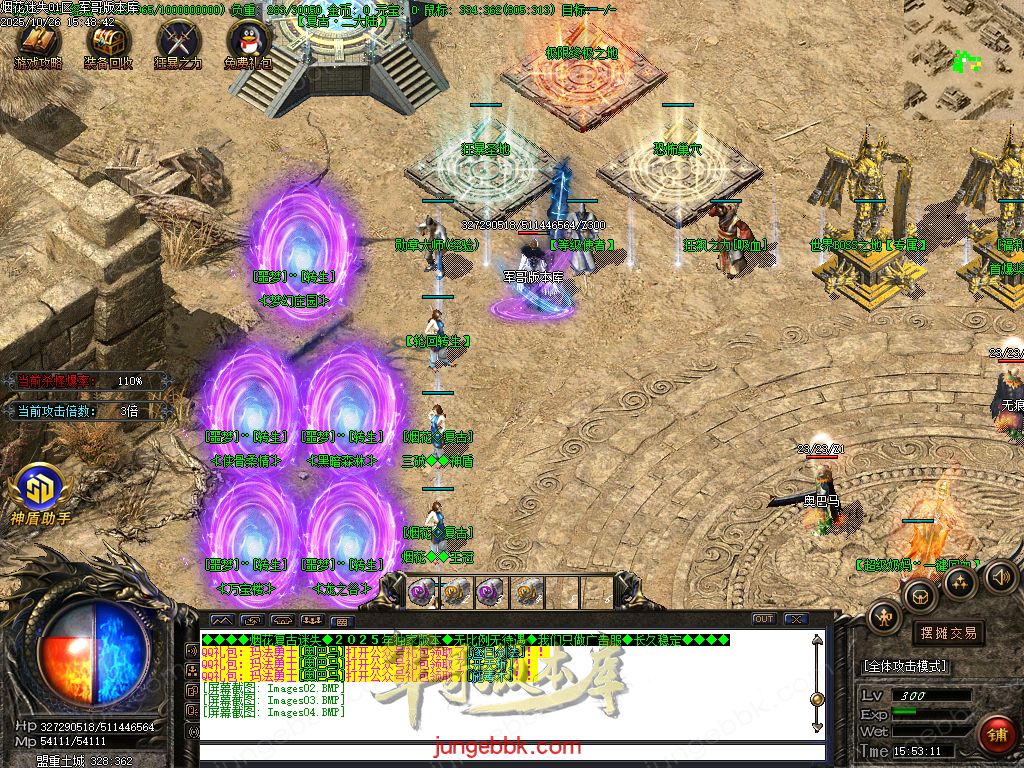1024x768 pixels.
Task: Open the 装备回收 treasure chest icon
Action: click(x=107, y=41)
